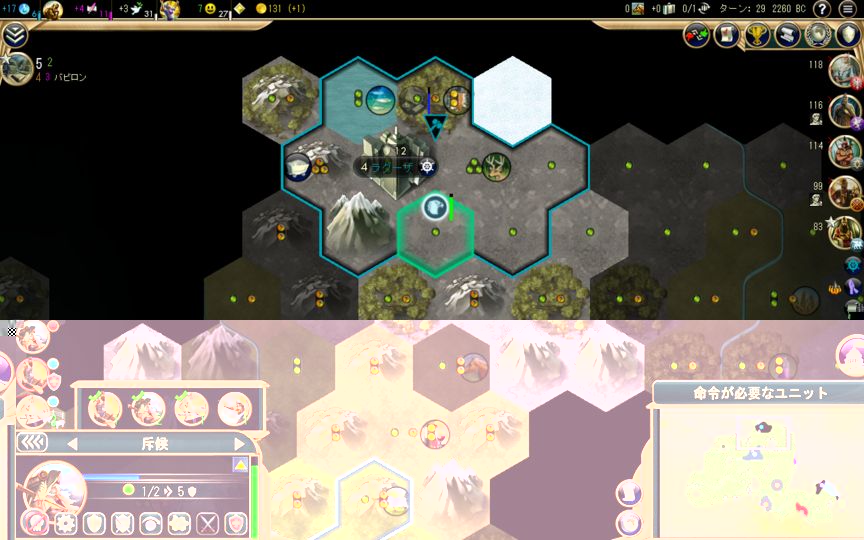Open the main menu list button

tap(848, 9)
